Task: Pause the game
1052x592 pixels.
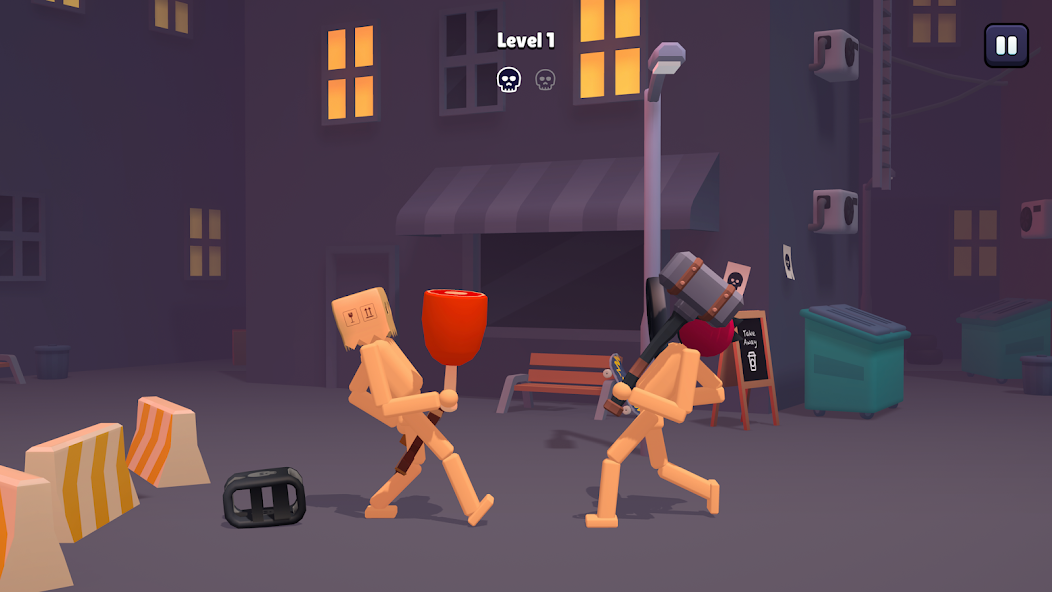Action: tap(1006, 45)
